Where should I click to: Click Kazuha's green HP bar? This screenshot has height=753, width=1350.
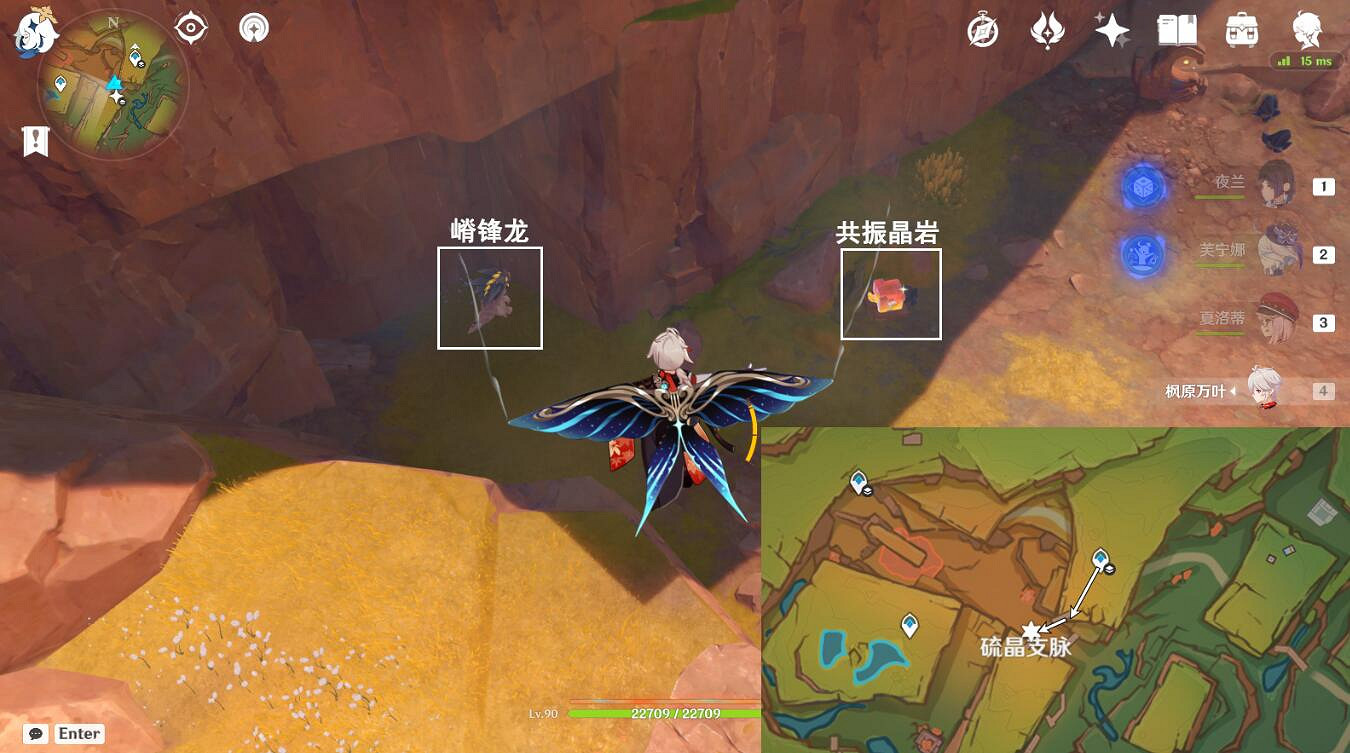(x=660, y=714)
